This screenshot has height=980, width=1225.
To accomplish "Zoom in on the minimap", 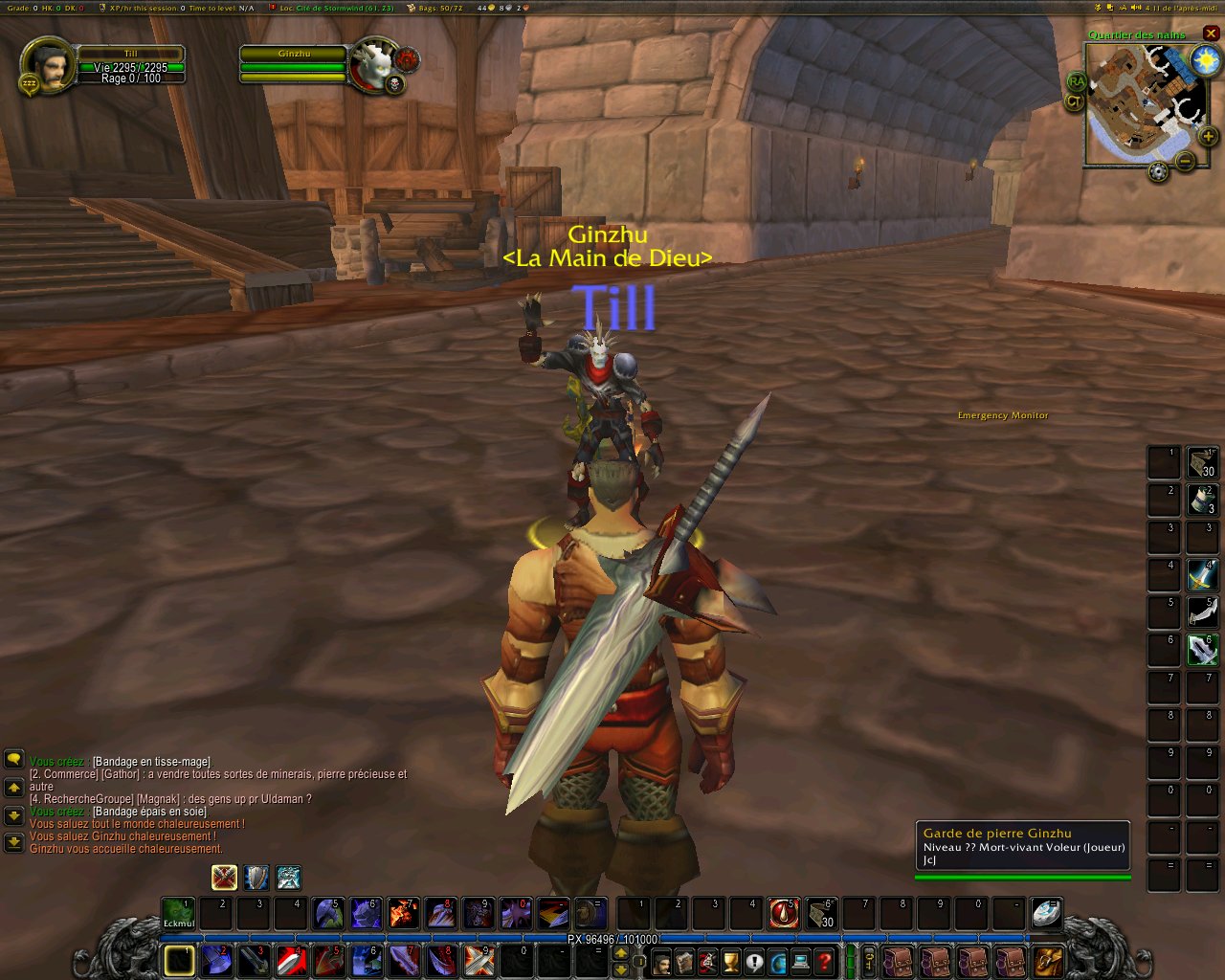I will coord(1208,137).
